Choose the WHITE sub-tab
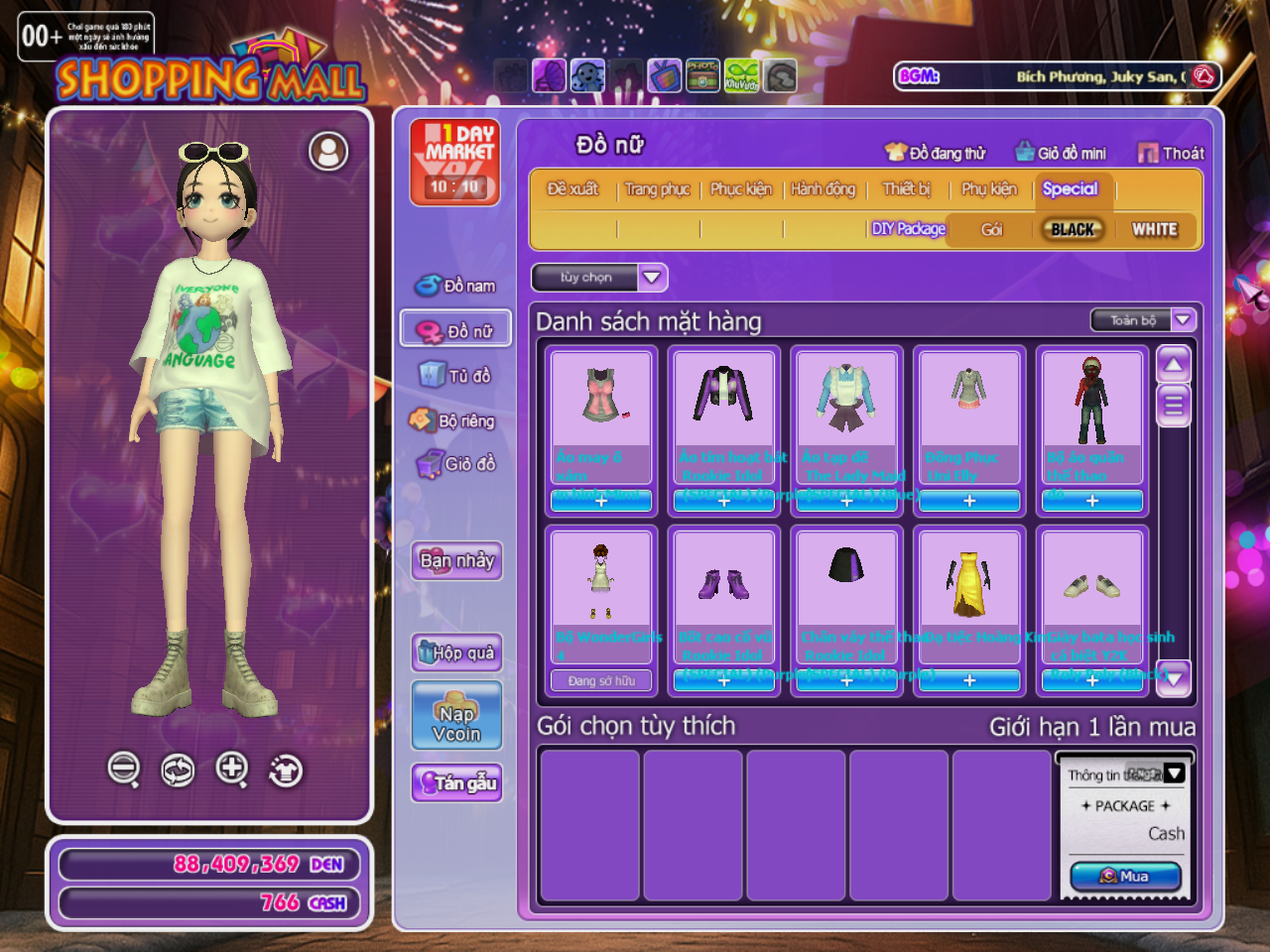1270x952 pixels. (1154, 229)
